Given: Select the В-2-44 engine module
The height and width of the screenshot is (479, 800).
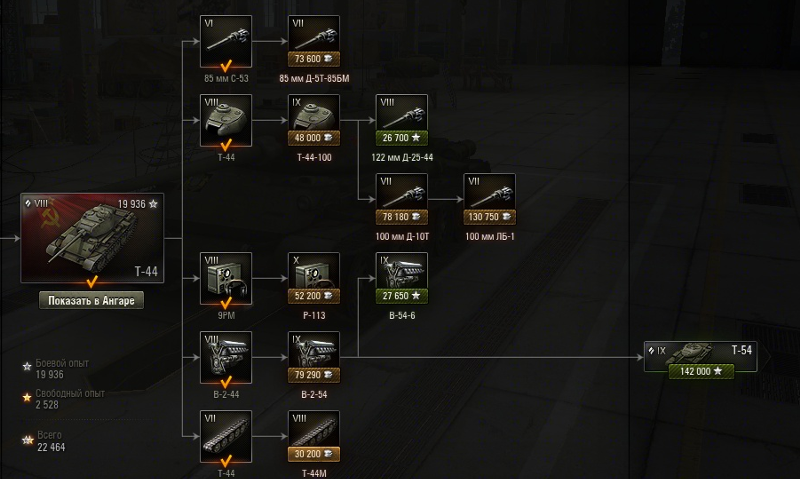Looking at the screenshot, I should [226, 357].
